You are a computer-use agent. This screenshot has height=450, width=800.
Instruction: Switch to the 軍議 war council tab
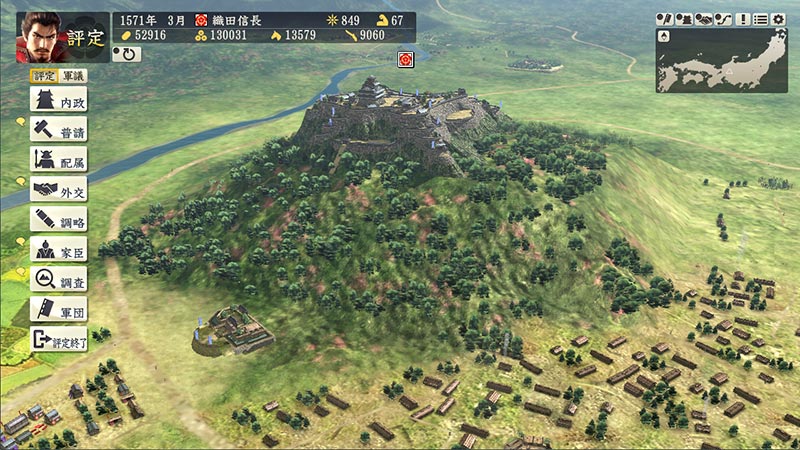[73, 76]
